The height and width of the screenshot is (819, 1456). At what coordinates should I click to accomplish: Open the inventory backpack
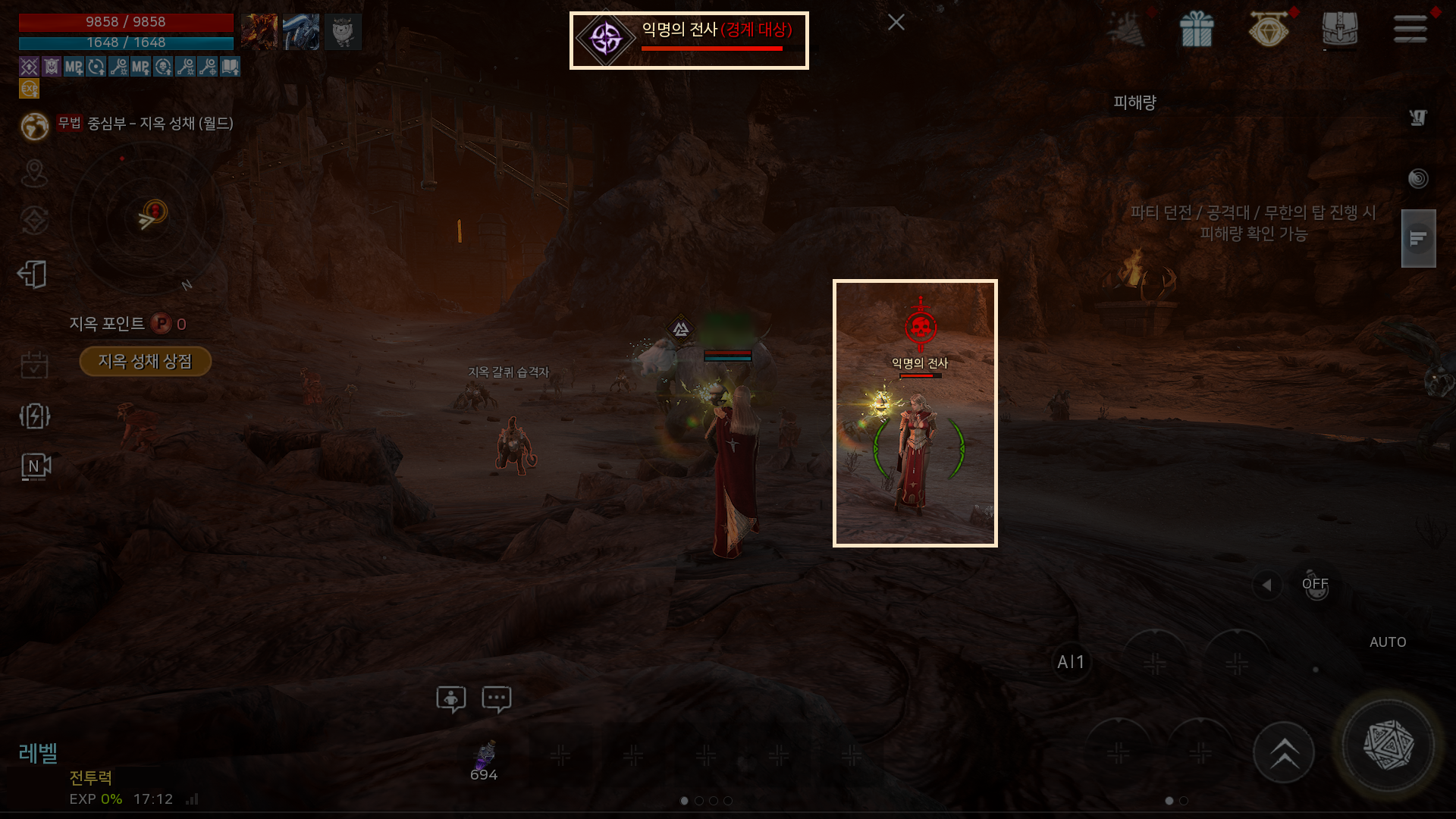[1339, 30]
